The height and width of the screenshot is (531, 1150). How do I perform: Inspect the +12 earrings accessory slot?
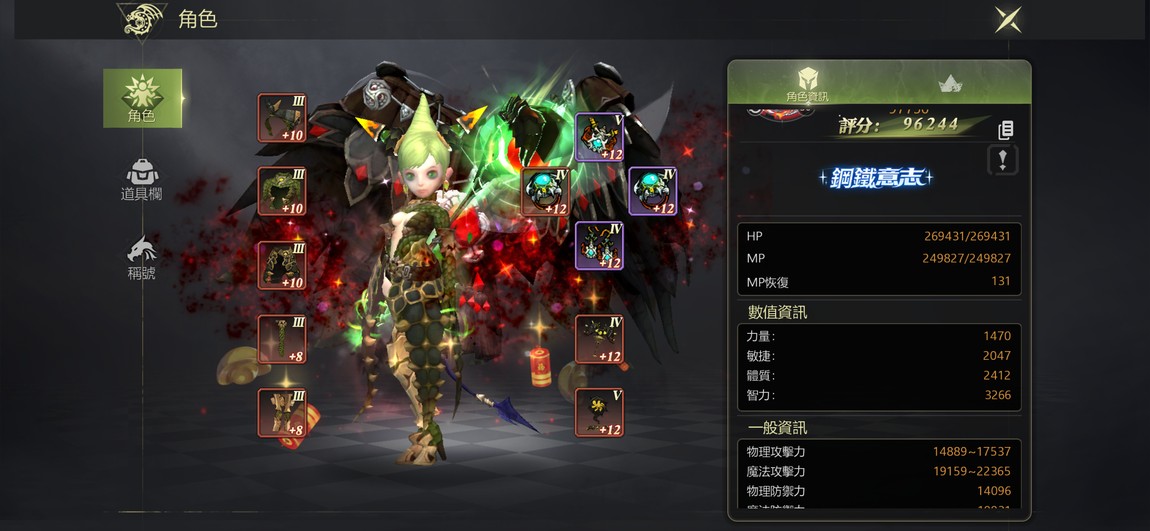pyautogui.click(x=600, y=246)
